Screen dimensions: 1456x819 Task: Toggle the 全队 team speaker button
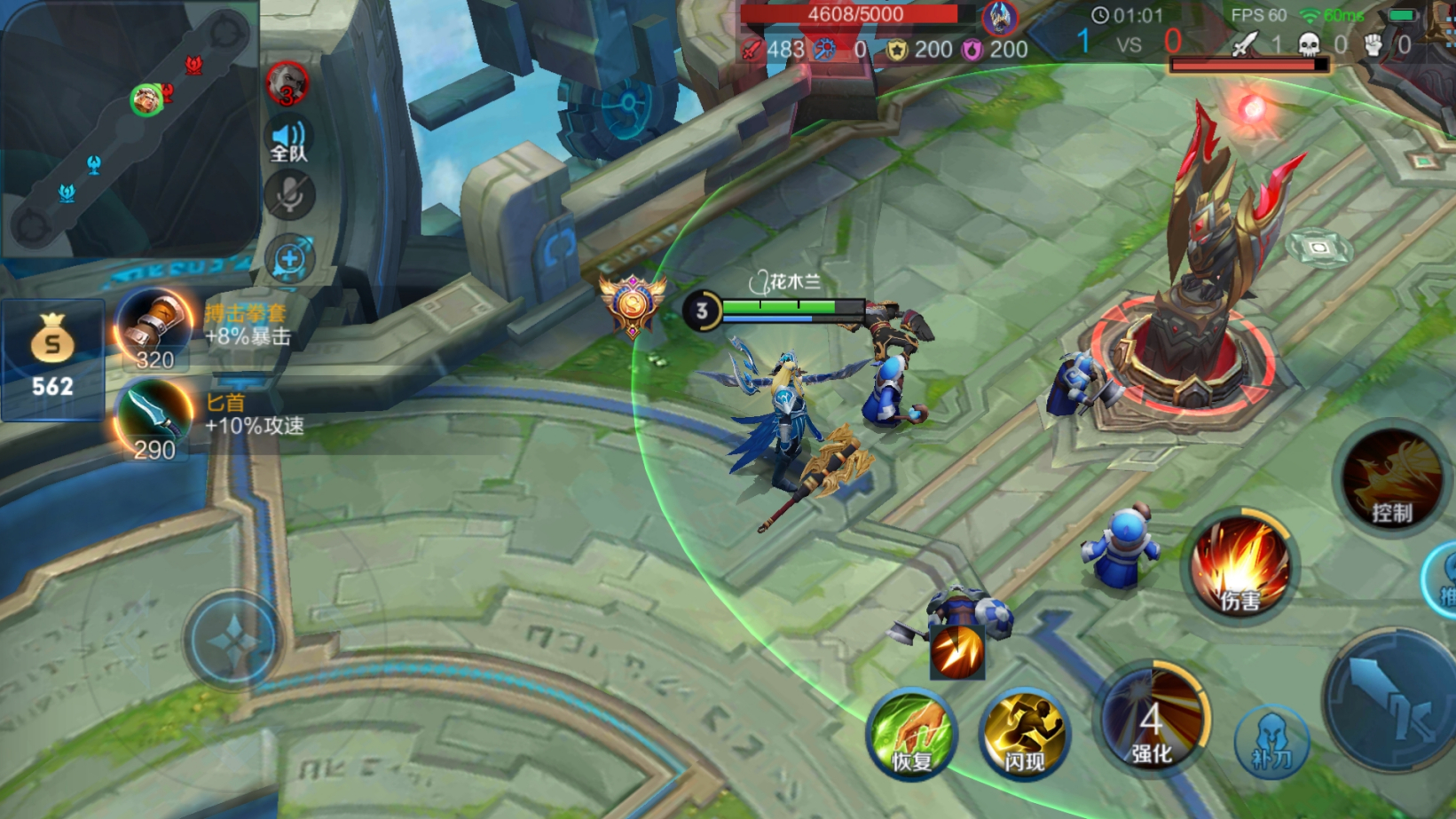pos(288,140)
